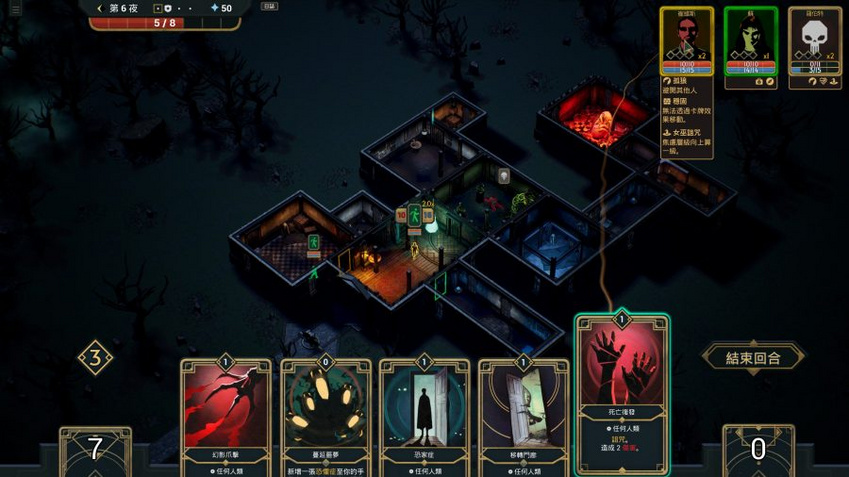Click the 結束回合 end turn button

752,357
